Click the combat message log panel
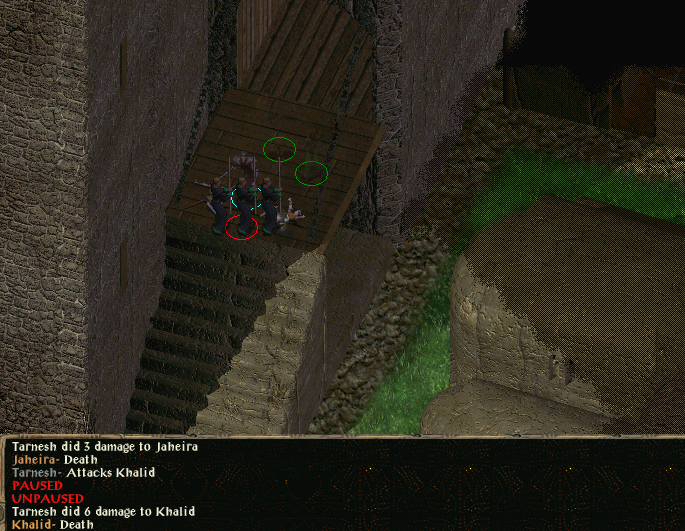The height and width of the screenshot is (531, 685). (342, 485)
